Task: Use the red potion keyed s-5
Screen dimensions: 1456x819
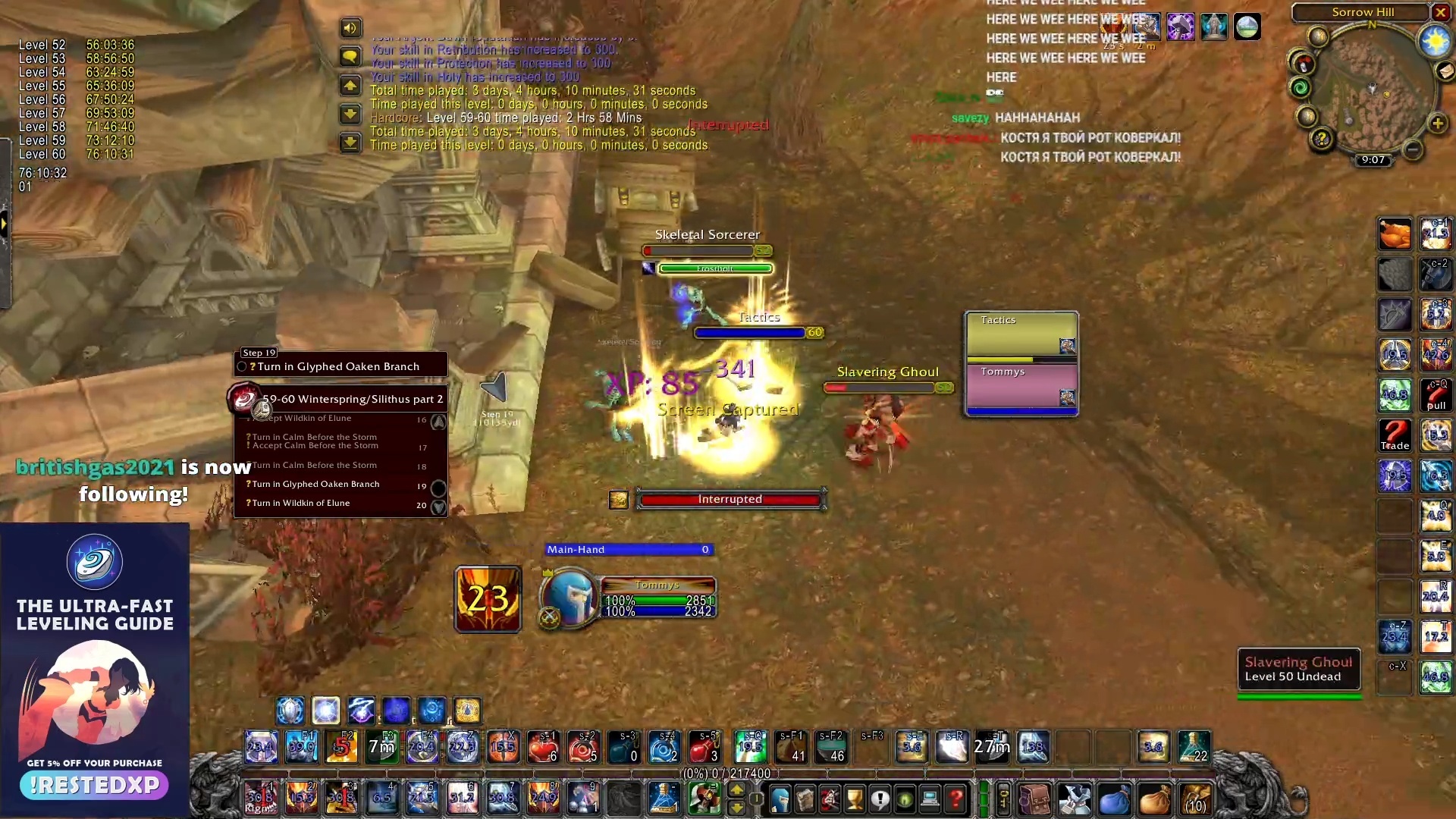Action: pos(704,747)
